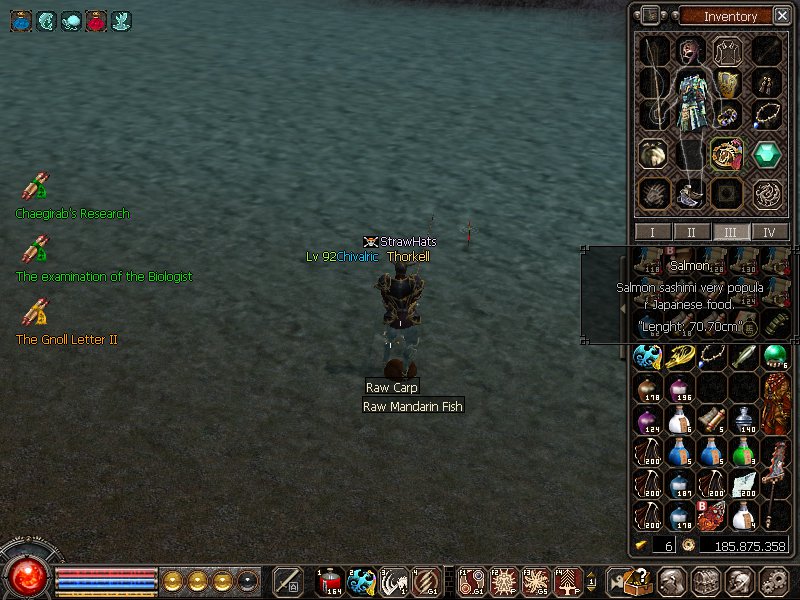
Task: Click the red buff icon at top left
Action: click(96, 20)
